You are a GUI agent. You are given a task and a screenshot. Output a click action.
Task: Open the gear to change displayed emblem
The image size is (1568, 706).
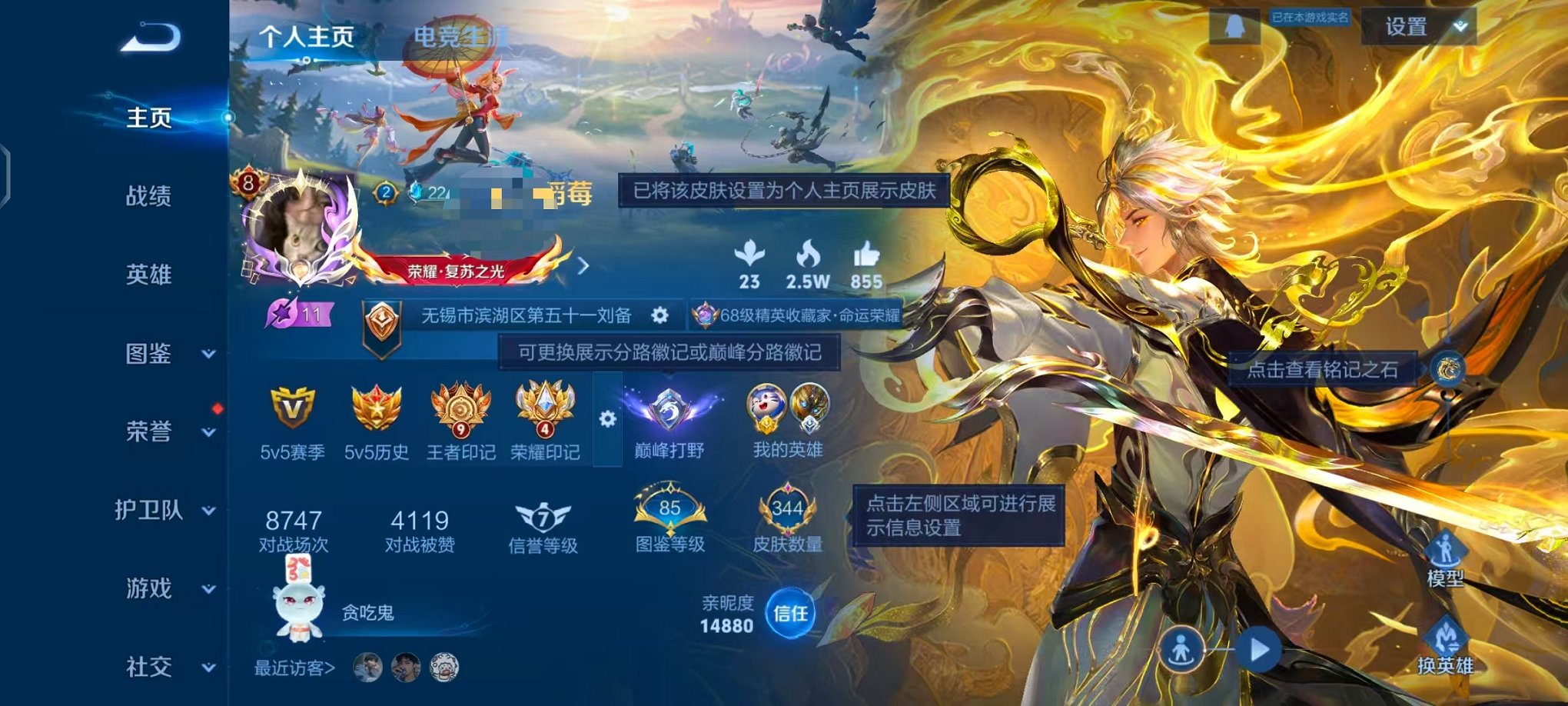tap(606, 420)
